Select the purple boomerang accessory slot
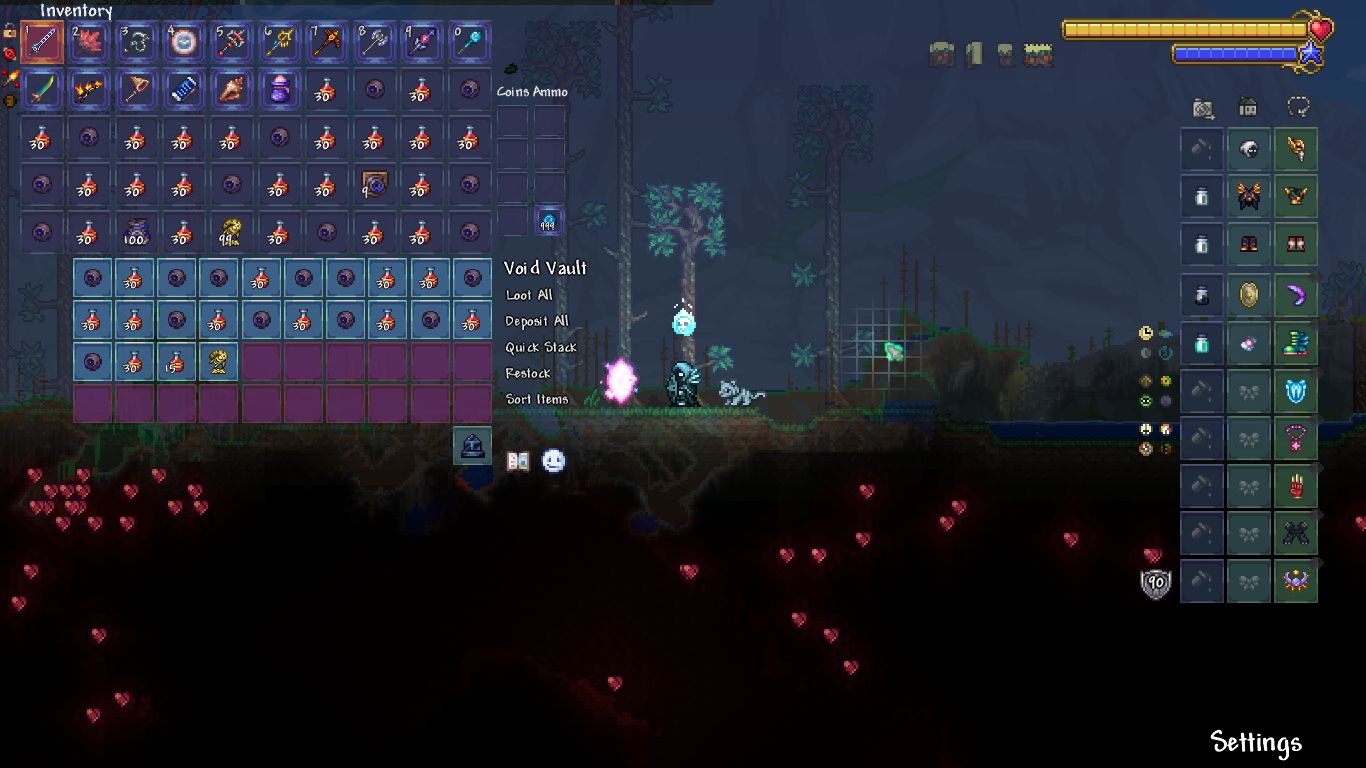The width and height of the screenshot is (1366, 768). coord(1296,294)
